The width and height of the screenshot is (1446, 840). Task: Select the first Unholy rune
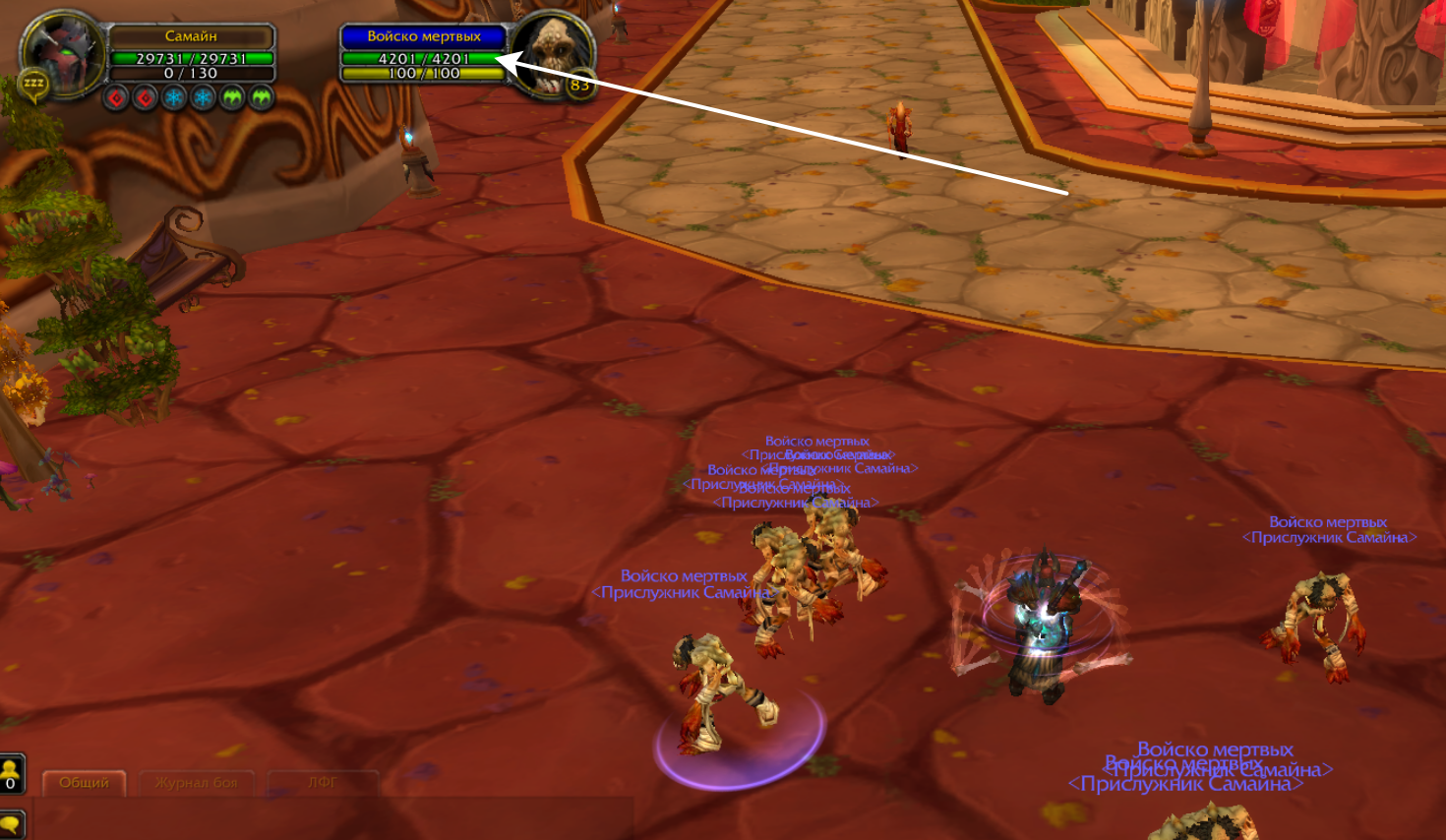coord(233,98)
